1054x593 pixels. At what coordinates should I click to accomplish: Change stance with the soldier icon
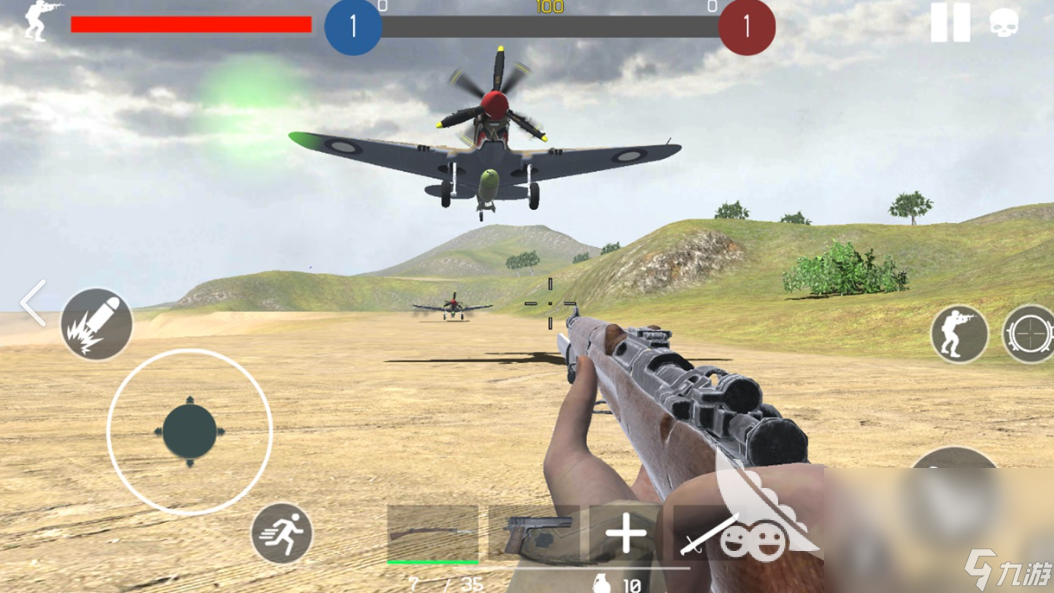pyautogui.click(x=960, y=334)
